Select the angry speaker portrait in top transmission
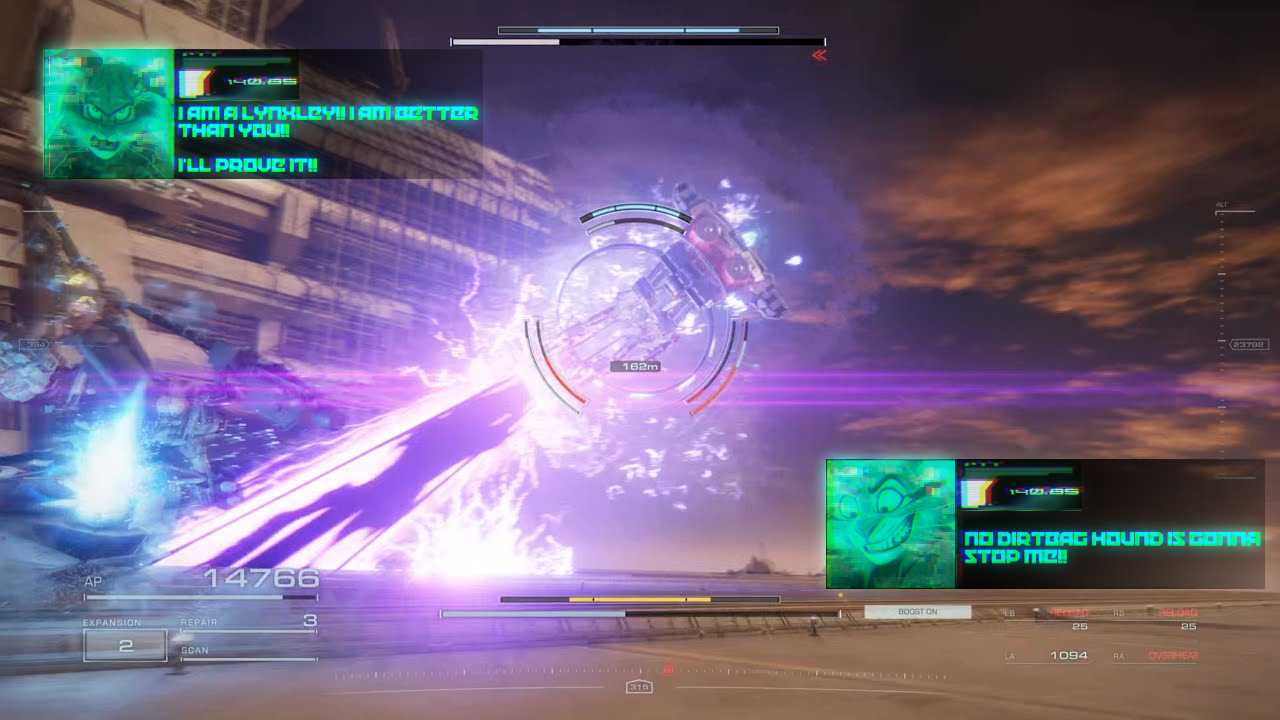 click(x=109, y=114)
